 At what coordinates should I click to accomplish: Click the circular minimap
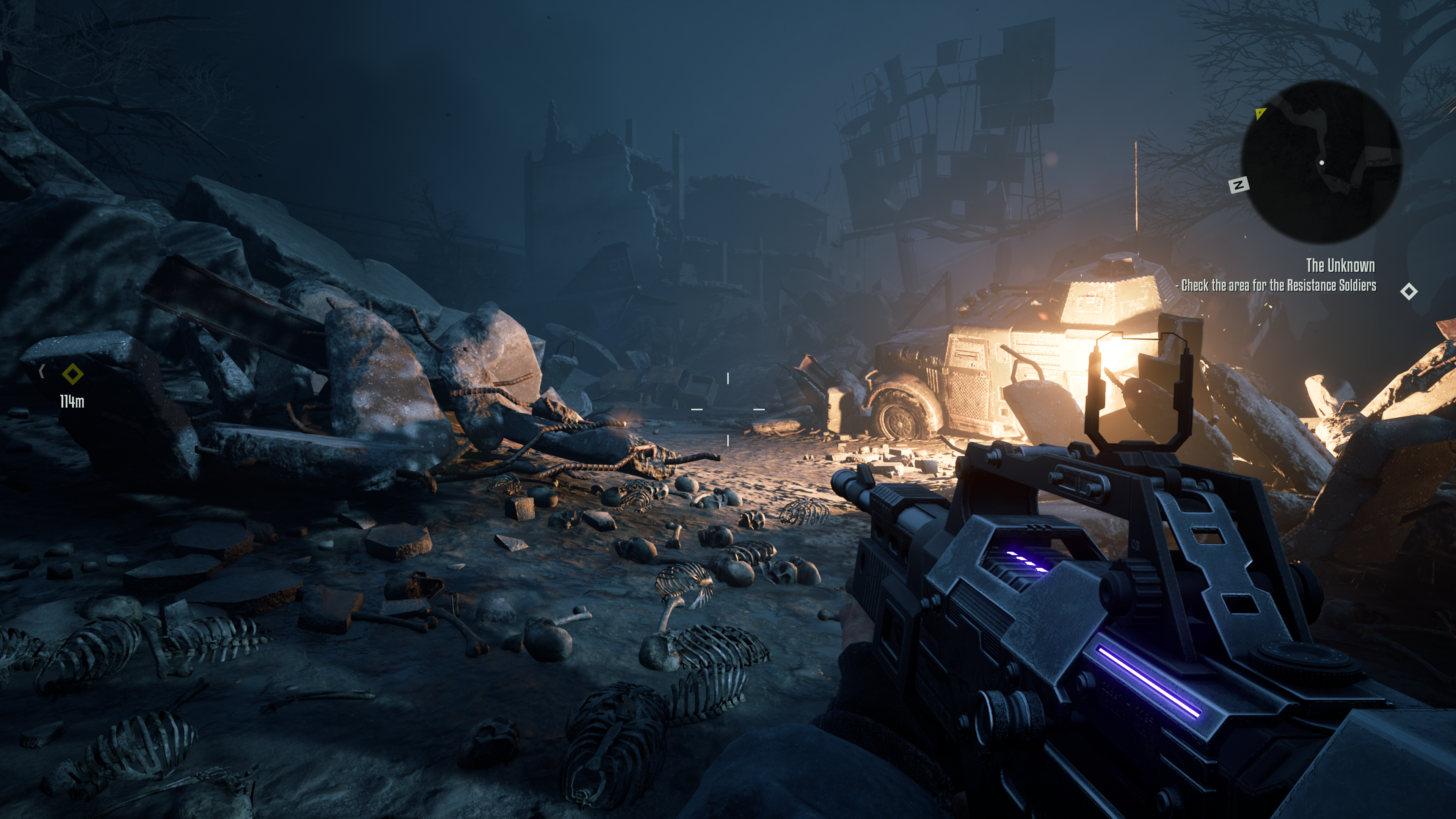point(1320,162)
